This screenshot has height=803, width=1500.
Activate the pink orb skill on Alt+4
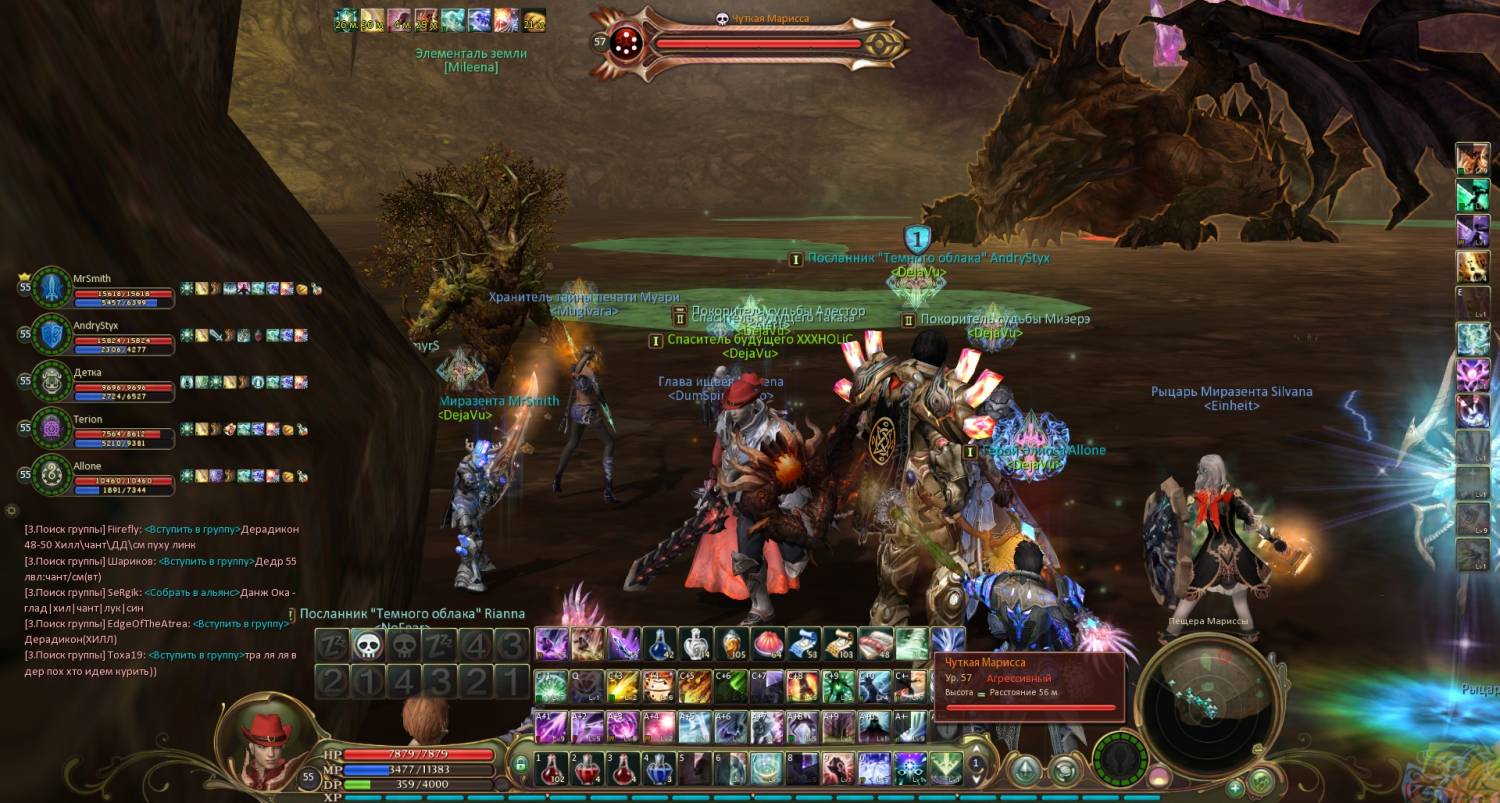[658, 726]
